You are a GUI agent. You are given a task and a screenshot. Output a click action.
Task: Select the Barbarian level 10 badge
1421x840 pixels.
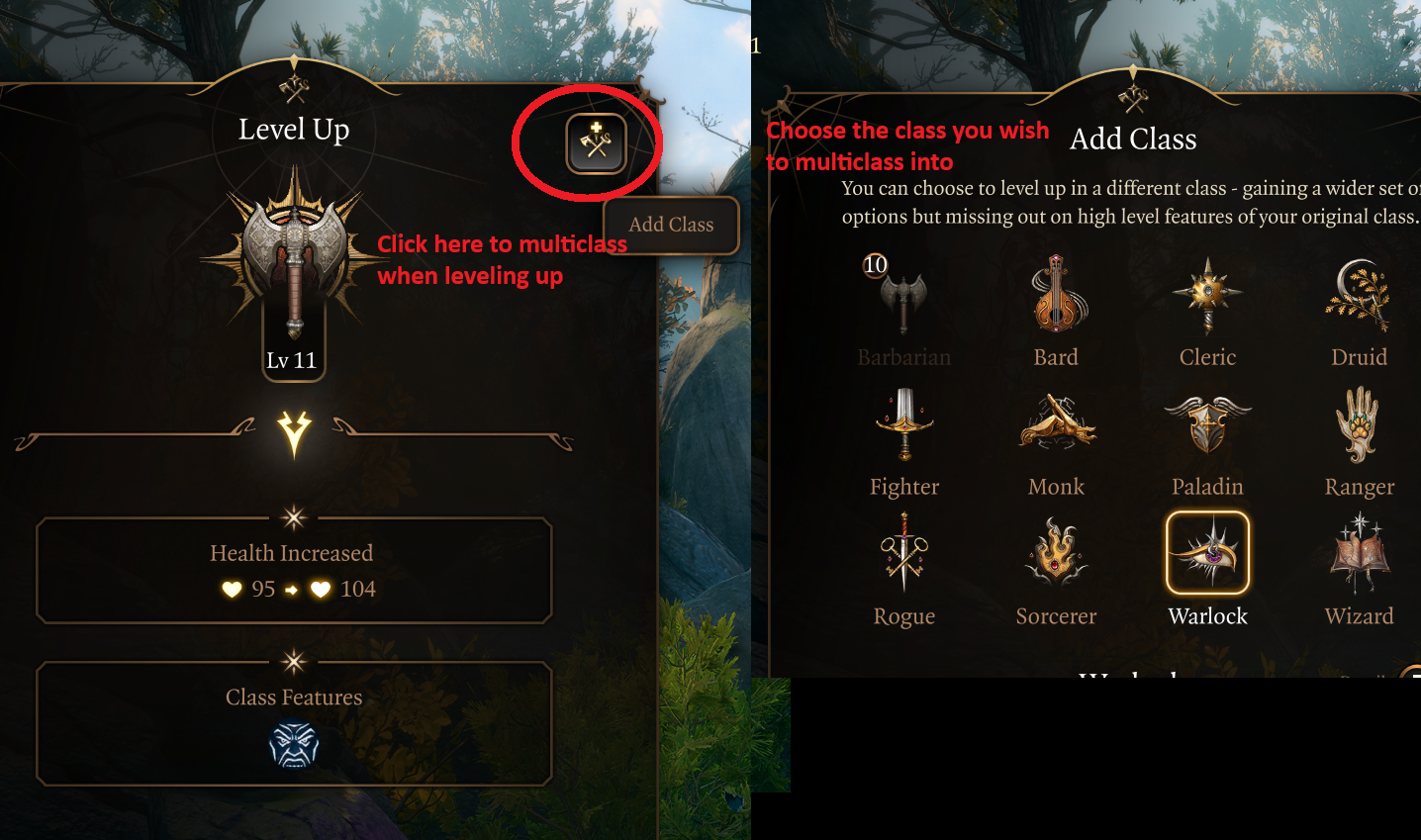(875, 265)
